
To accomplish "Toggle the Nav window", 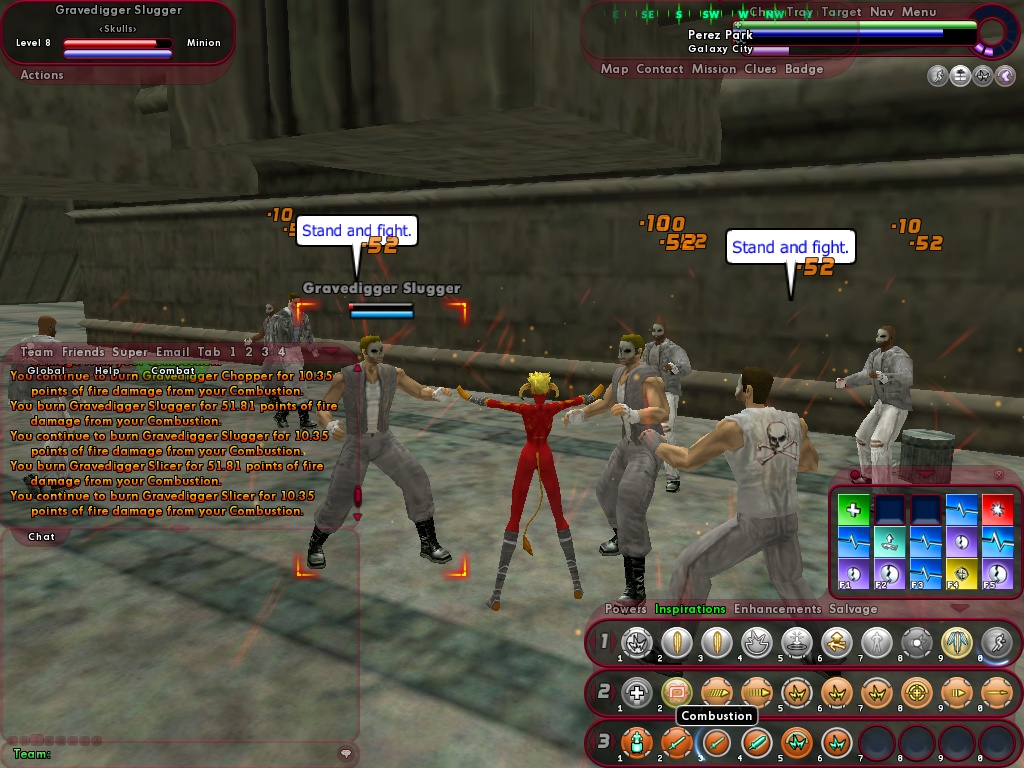I will [x=881, y=12].
